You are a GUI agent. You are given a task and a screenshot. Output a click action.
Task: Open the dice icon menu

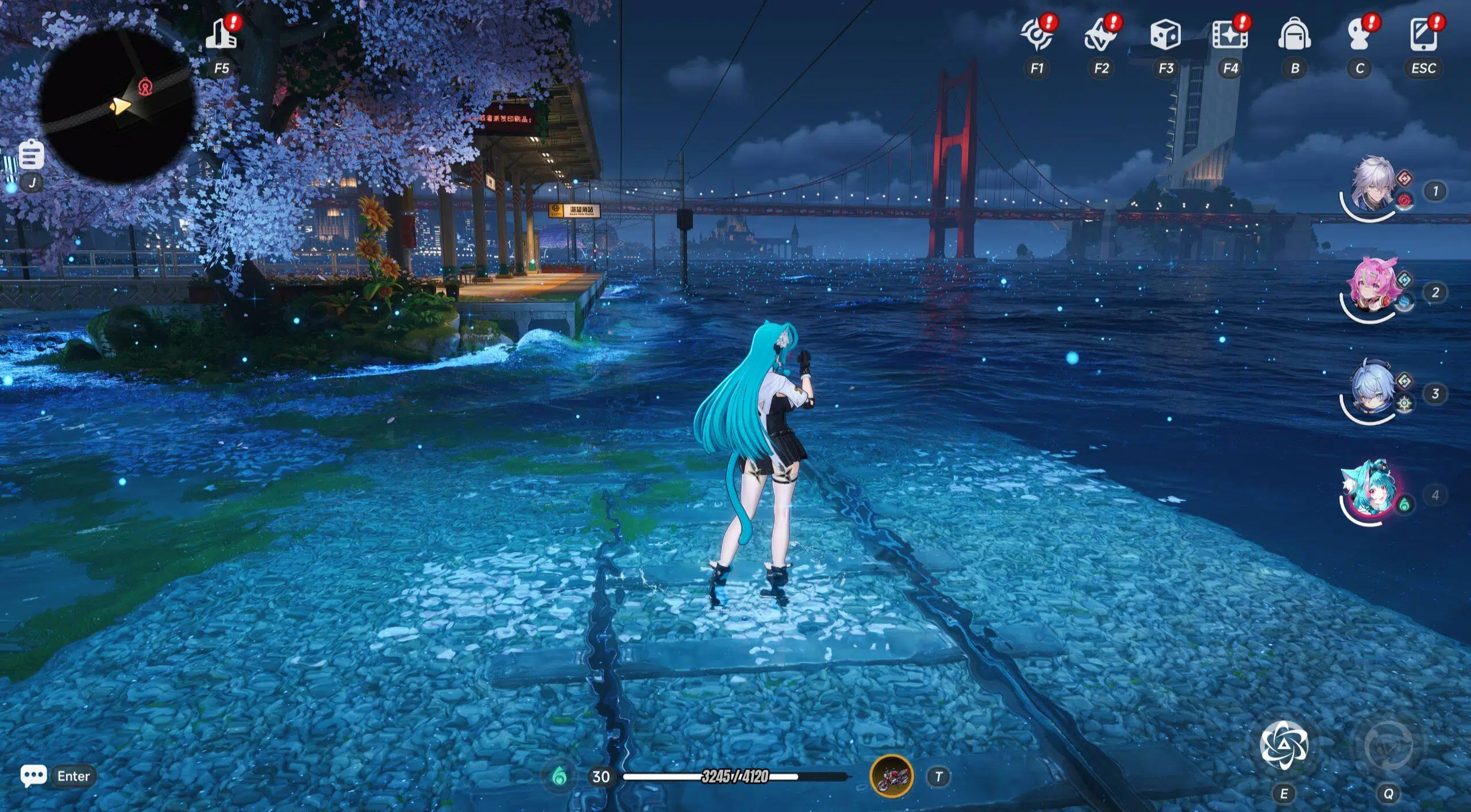coord(1165,34)
